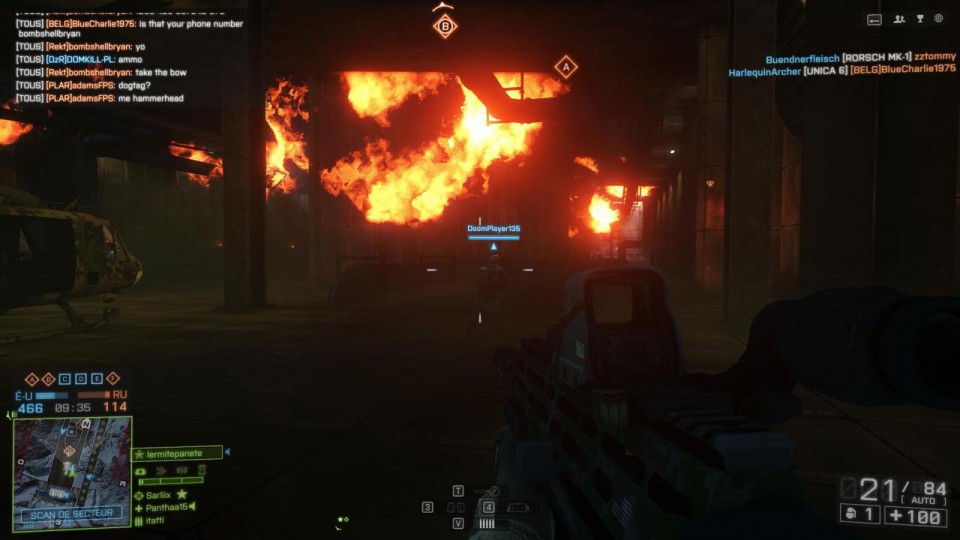Open the friends icon with two people
Viewport: 960px width, 540px height.
tap(899, 19)
